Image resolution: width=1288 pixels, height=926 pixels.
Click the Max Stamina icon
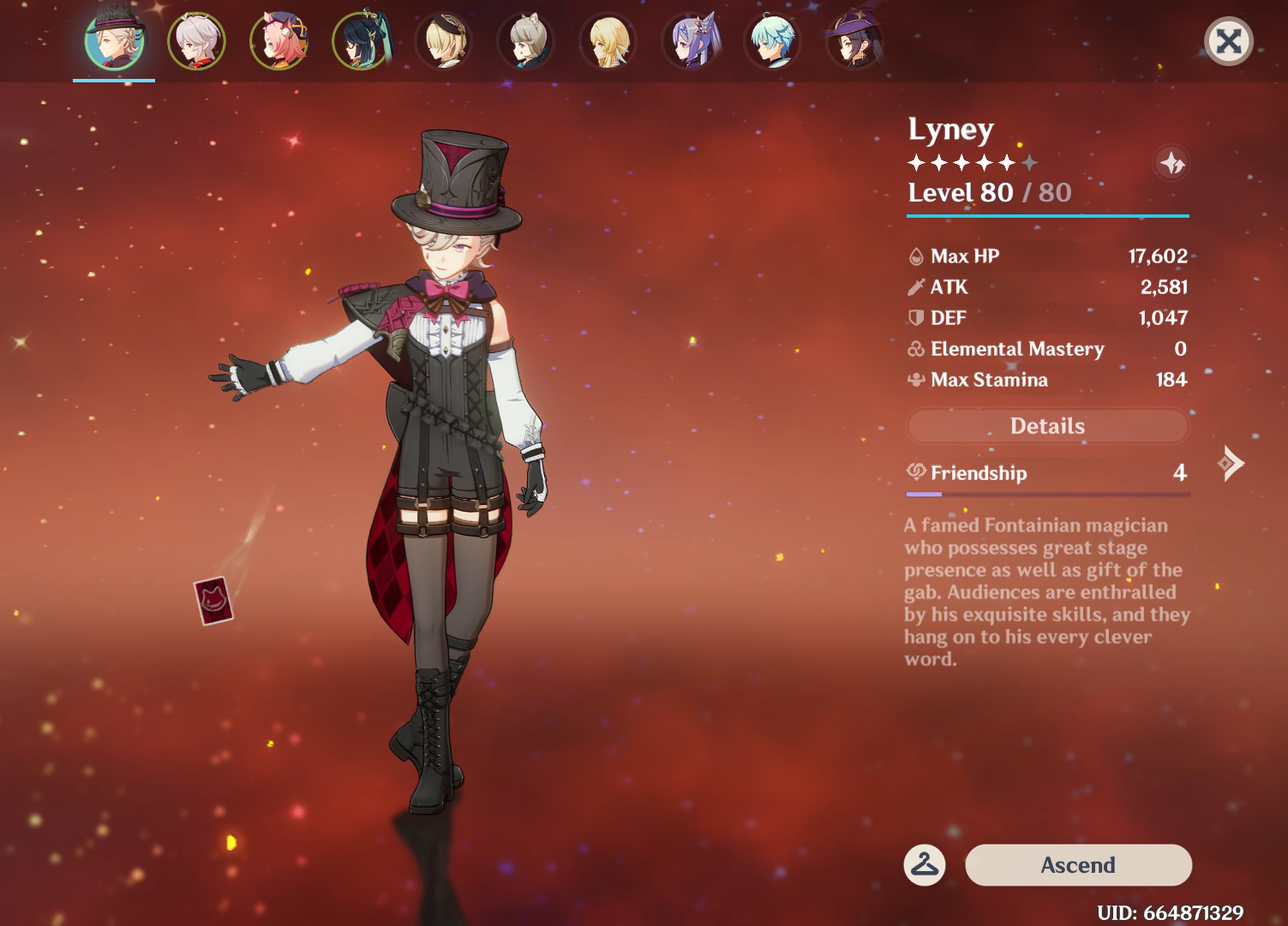tap(915, 379)
